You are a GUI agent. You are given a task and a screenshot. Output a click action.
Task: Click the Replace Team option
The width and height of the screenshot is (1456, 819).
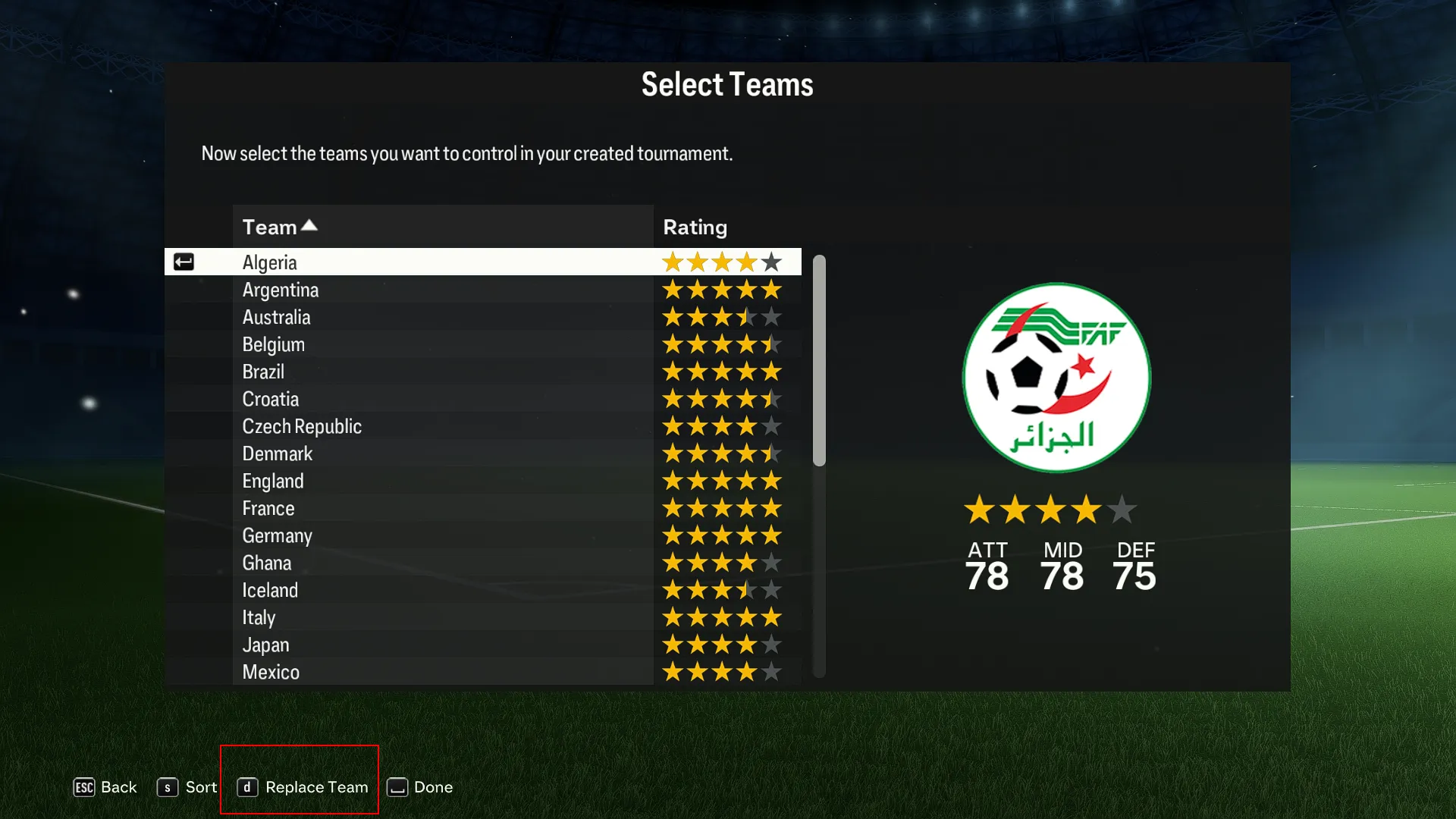pyautogui.click(x=303, y=787)
